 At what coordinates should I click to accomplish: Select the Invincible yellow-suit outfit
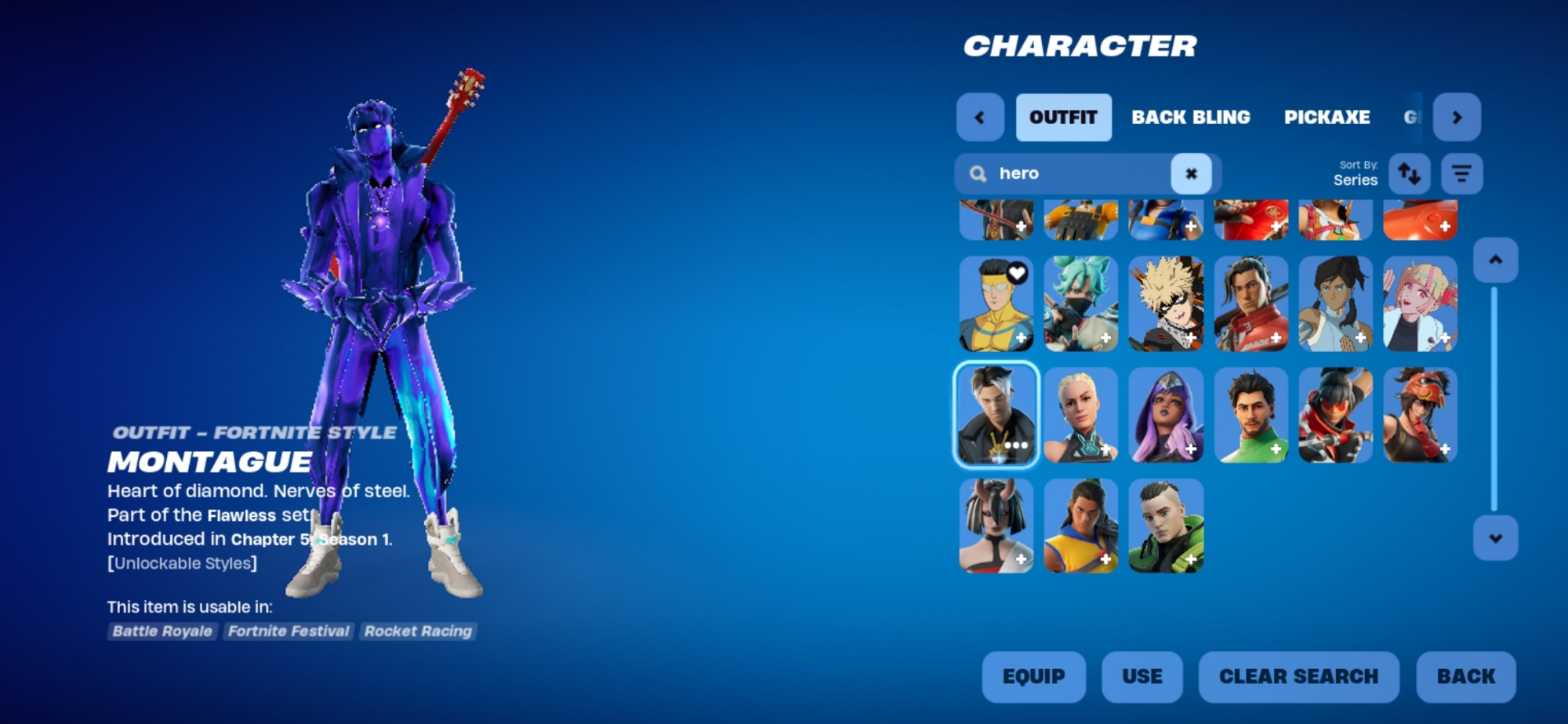pos(996,304)
